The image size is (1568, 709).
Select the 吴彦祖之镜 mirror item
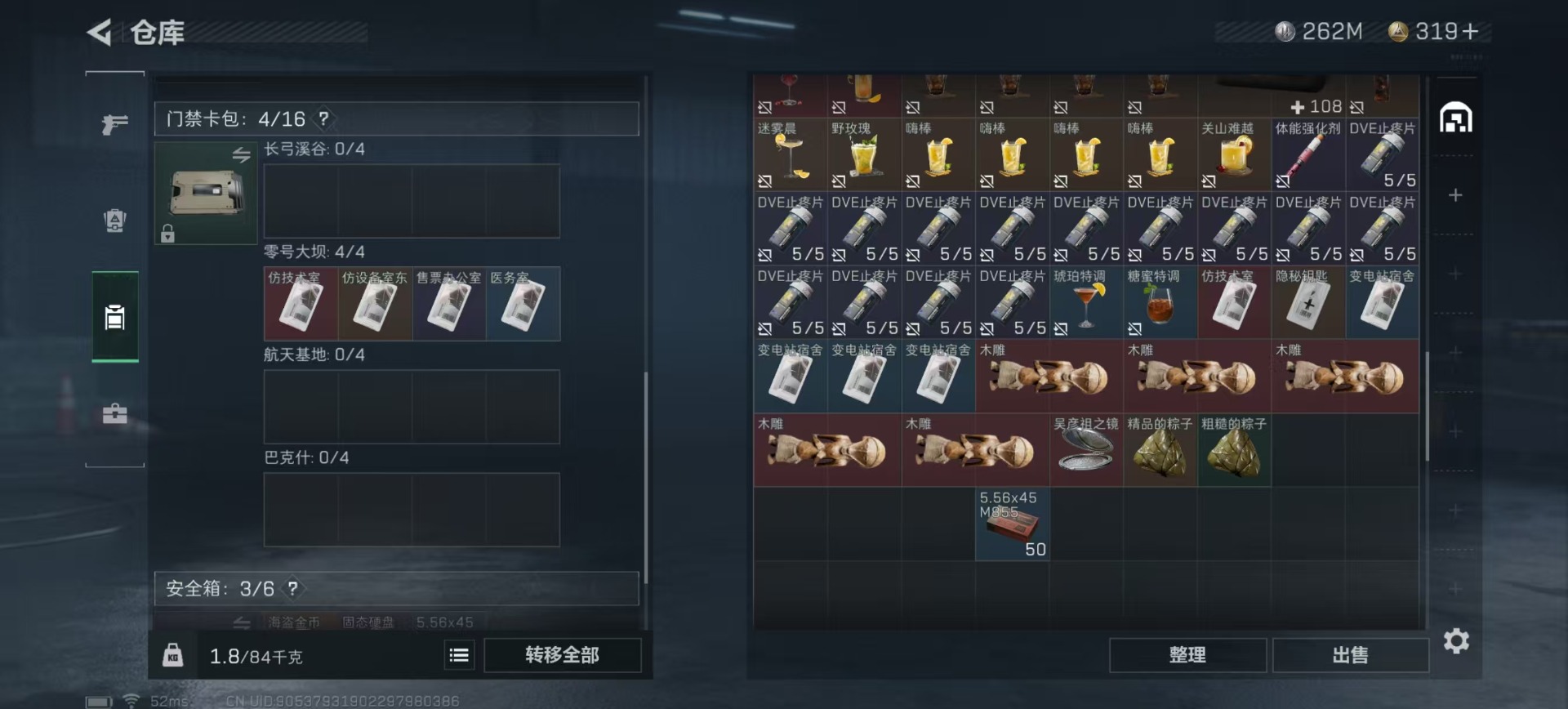(x=1086, y=451)
